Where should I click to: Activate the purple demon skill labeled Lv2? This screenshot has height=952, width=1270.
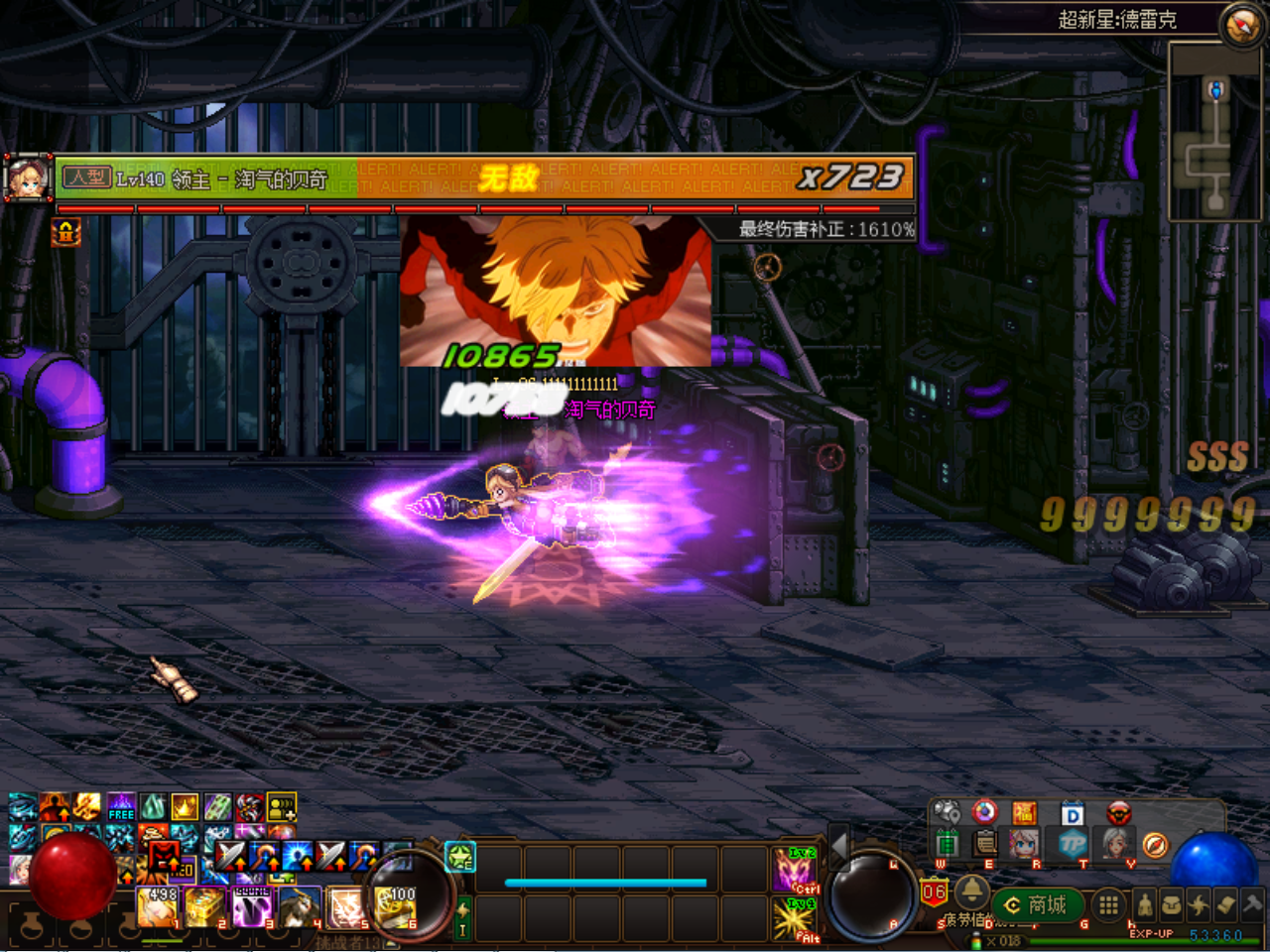[x=795, y=870]
